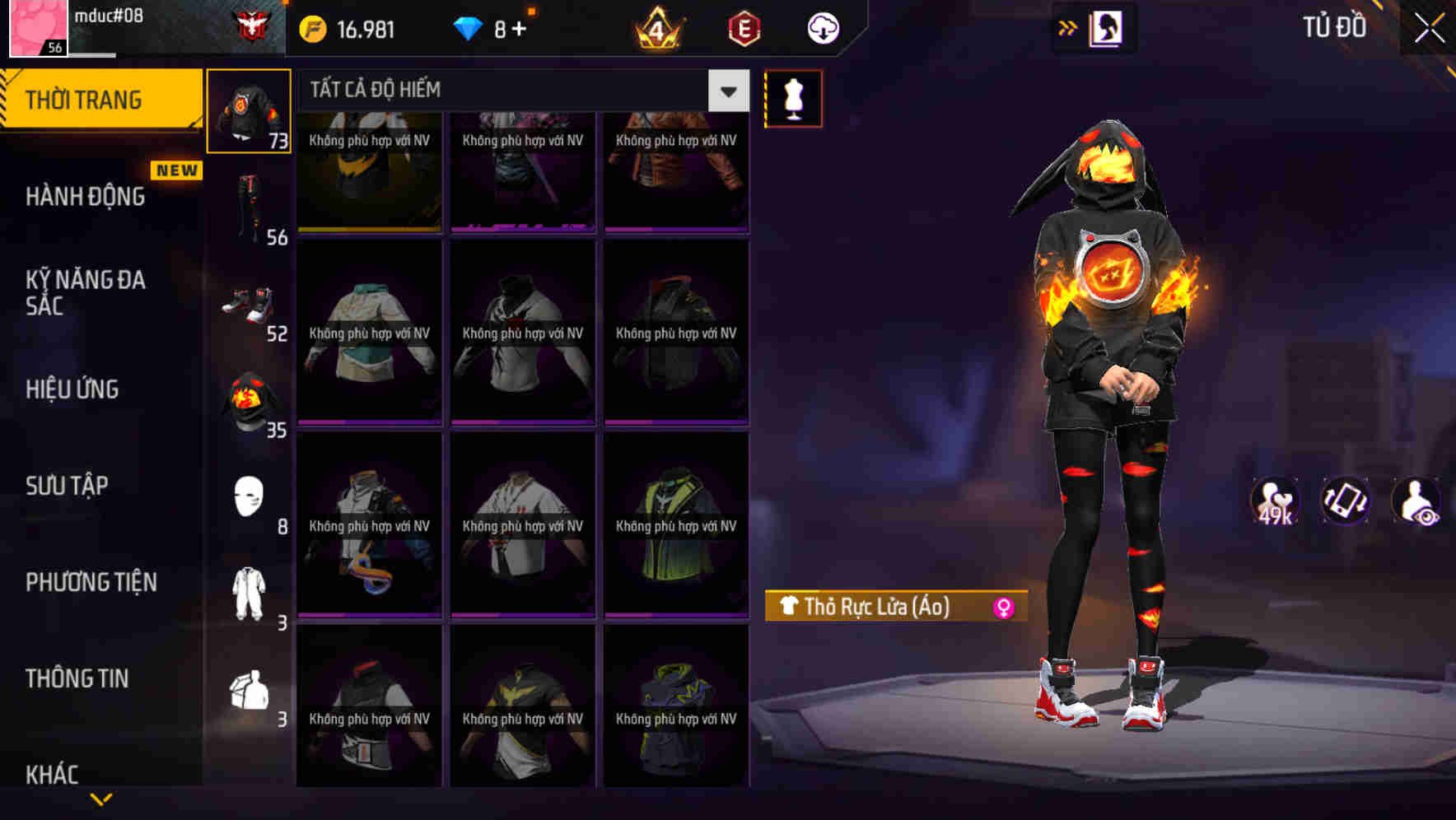Select the Phương Tiện category
Screen dimensions: 1456x820
[92, 581]
